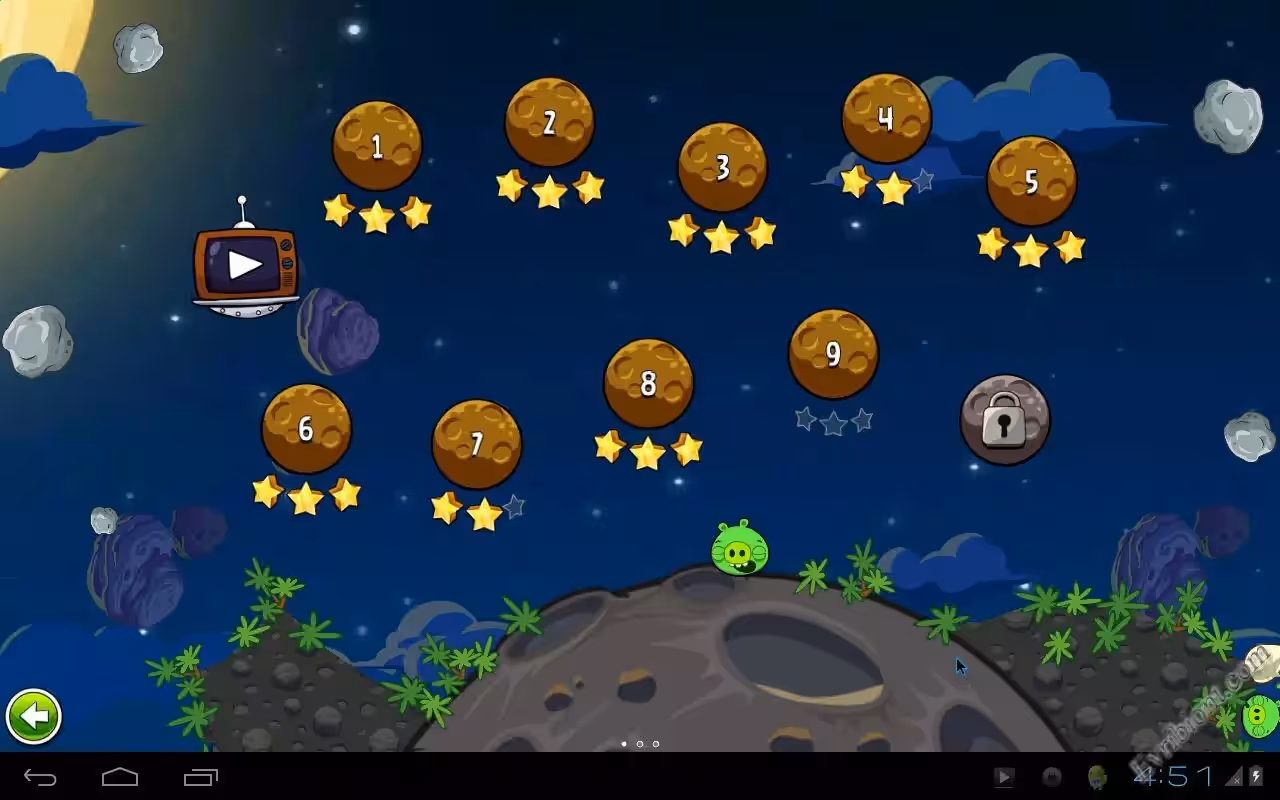Choose level 2 planet

click(549, 122)
